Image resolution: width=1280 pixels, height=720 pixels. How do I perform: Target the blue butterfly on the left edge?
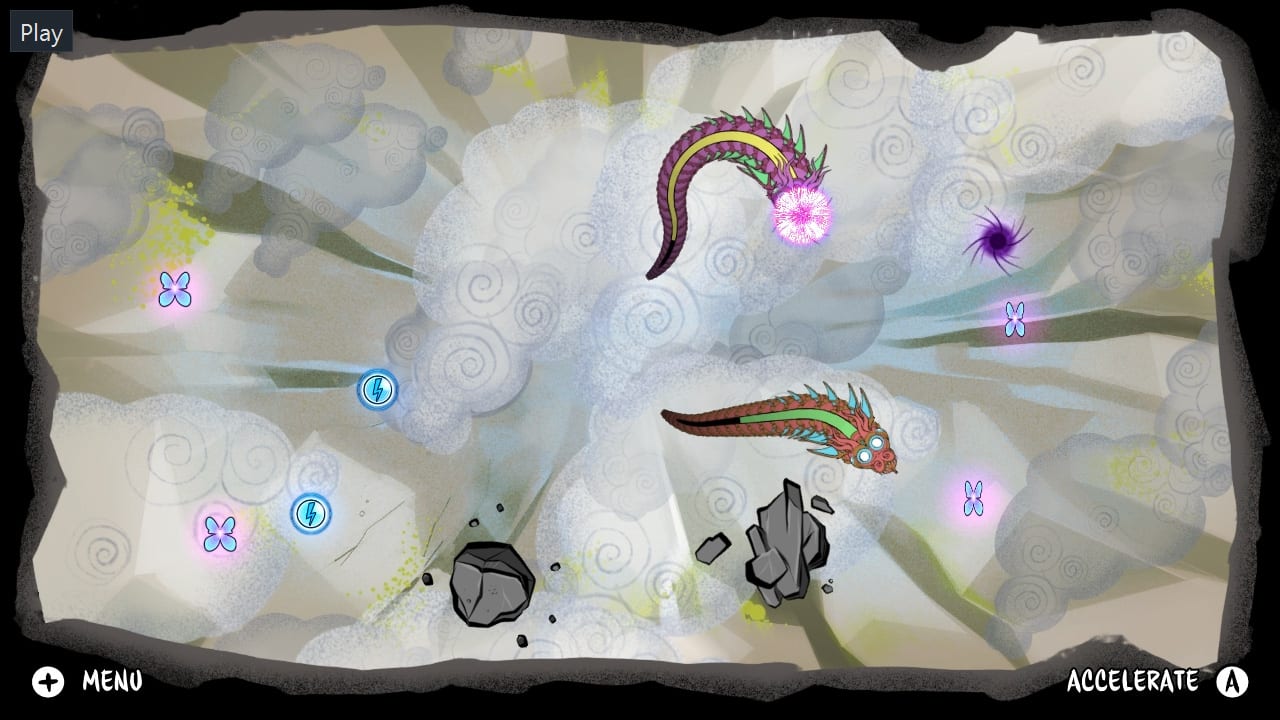[175, 288]
